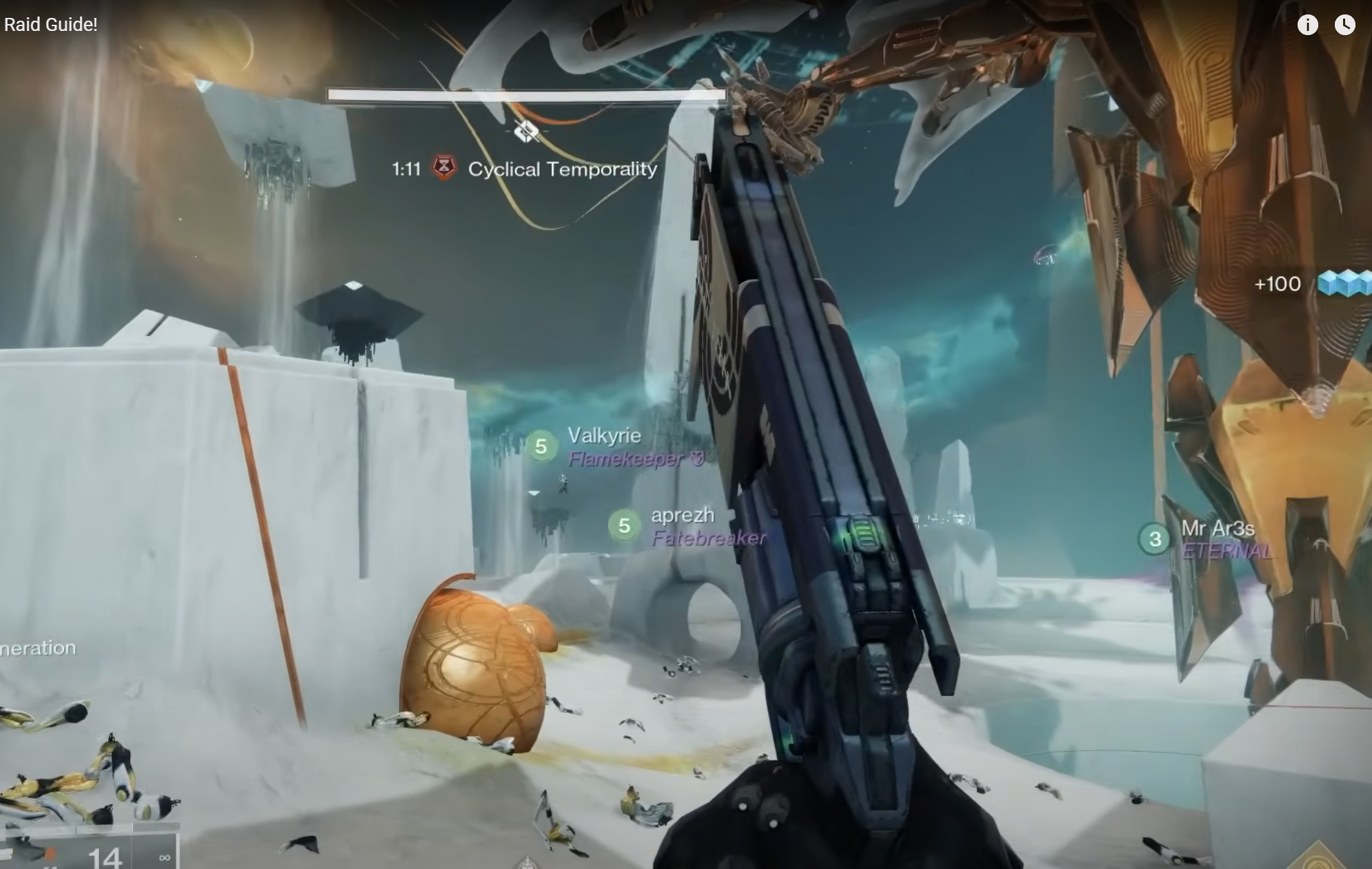Open the video info card icon
Image resolution: width=1372 pixels, height=869 pixels.
click(x=1307, y=25)
